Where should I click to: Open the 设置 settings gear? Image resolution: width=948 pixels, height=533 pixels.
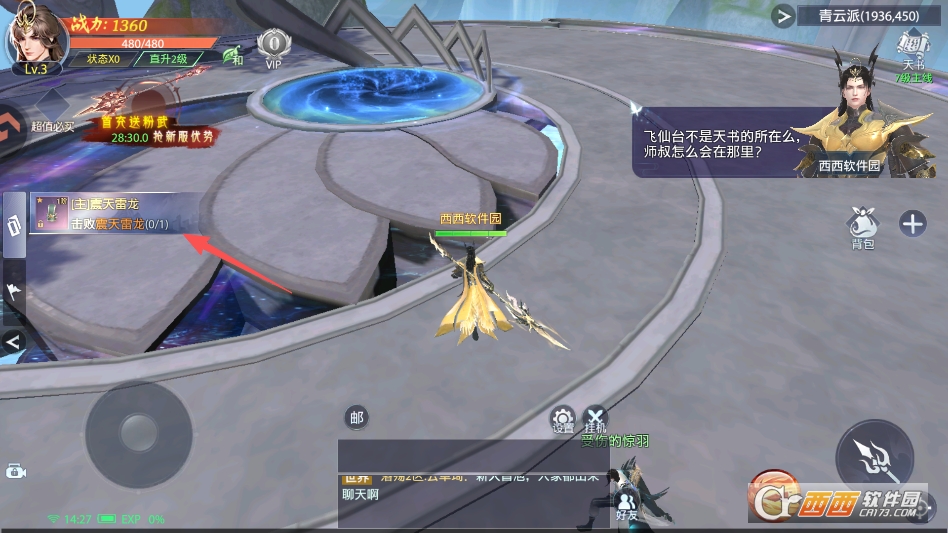coord(563,419)
